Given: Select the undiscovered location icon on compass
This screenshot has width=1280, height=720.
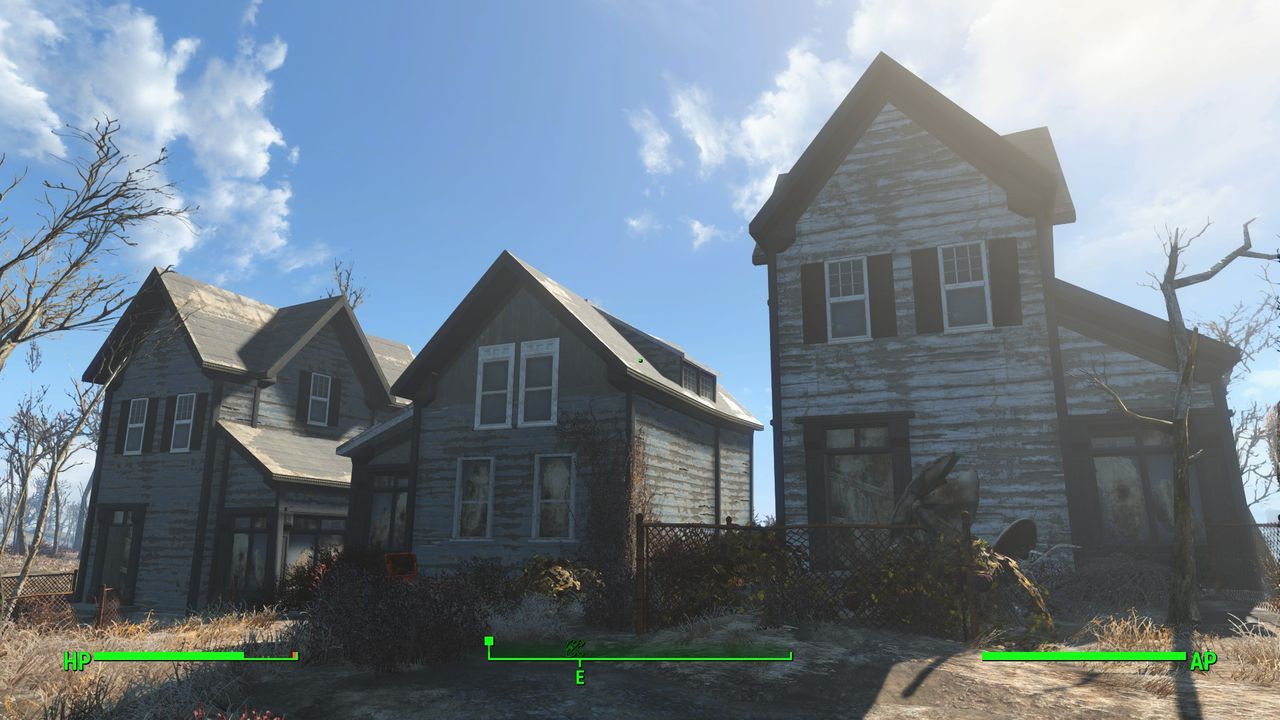Looking at the screenshot, I should (x=575, y=647).
